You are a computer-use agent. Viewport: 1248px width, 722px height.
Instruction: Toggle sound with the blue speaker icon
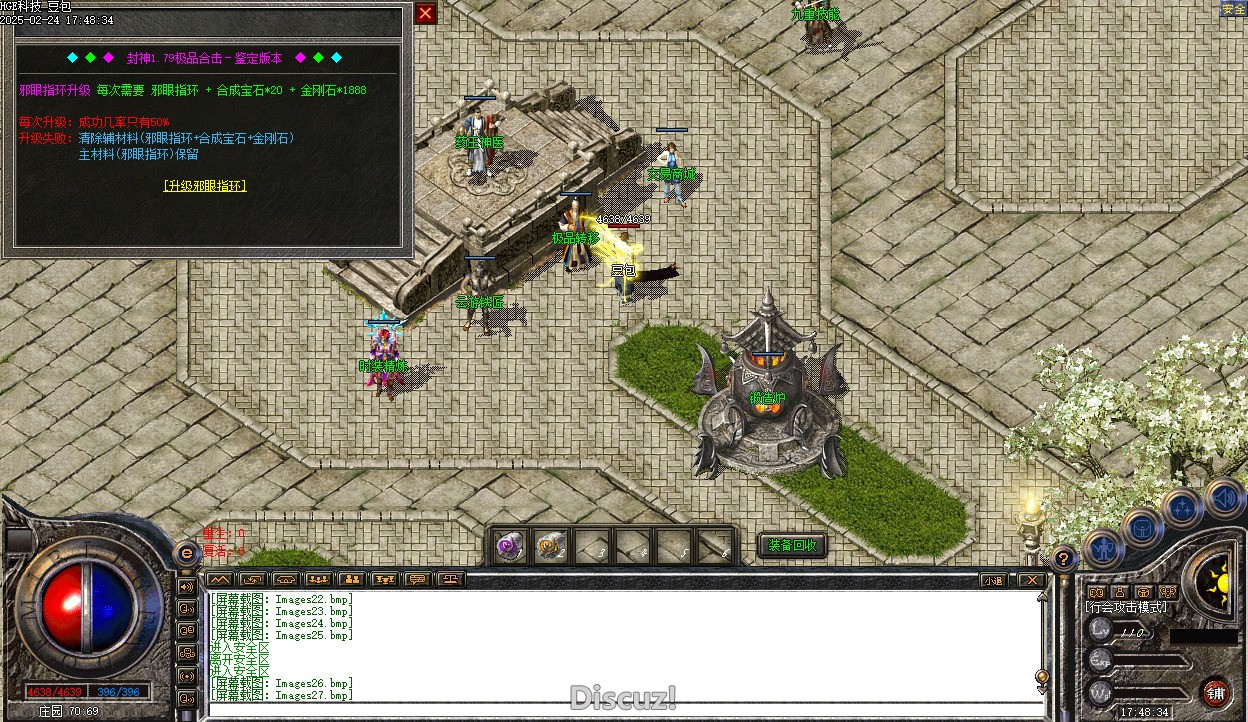pyautogui.click(x=1223, y=497)
